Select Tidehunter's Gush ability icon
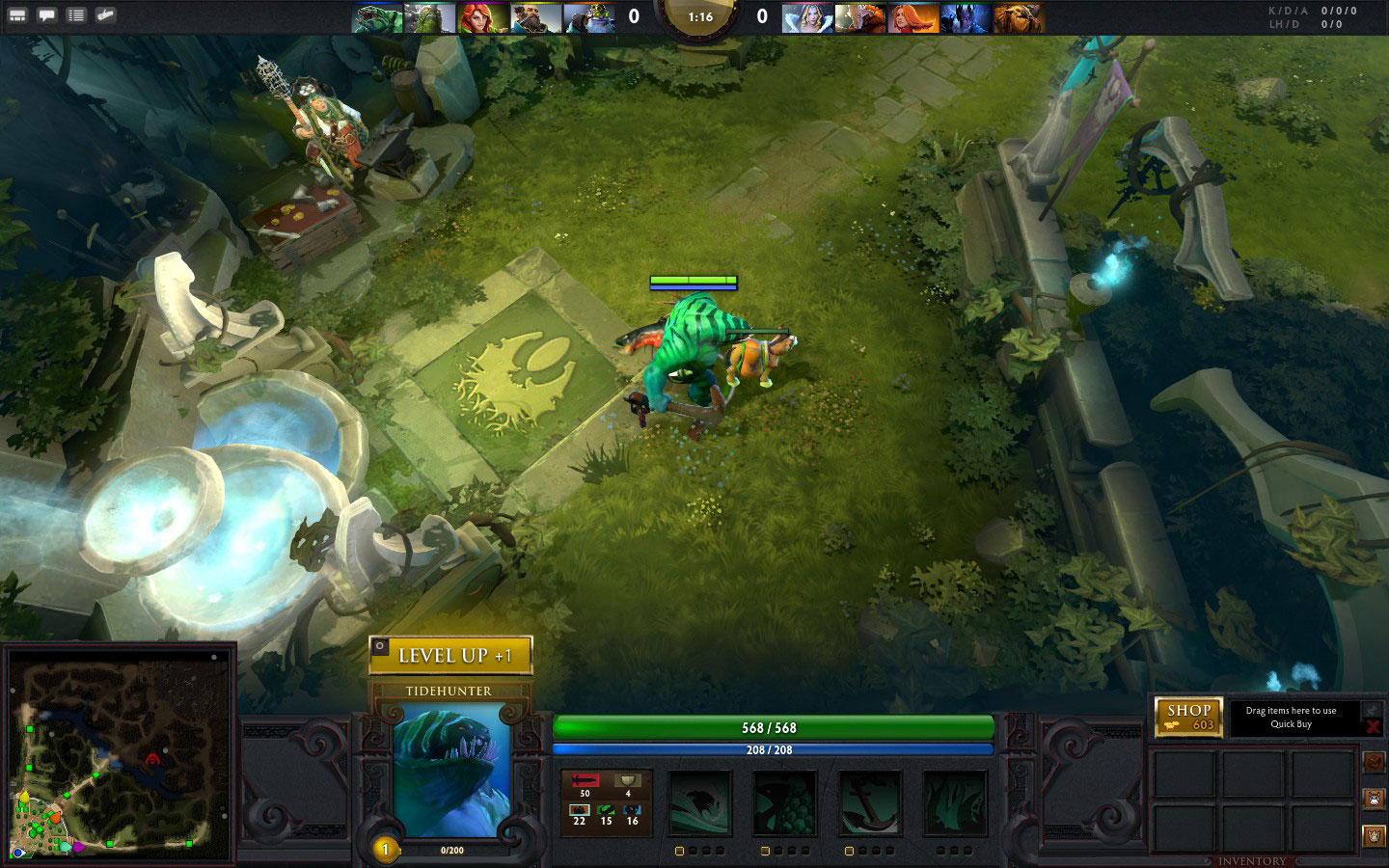The image size is (1389, 868). coord(699,802)
